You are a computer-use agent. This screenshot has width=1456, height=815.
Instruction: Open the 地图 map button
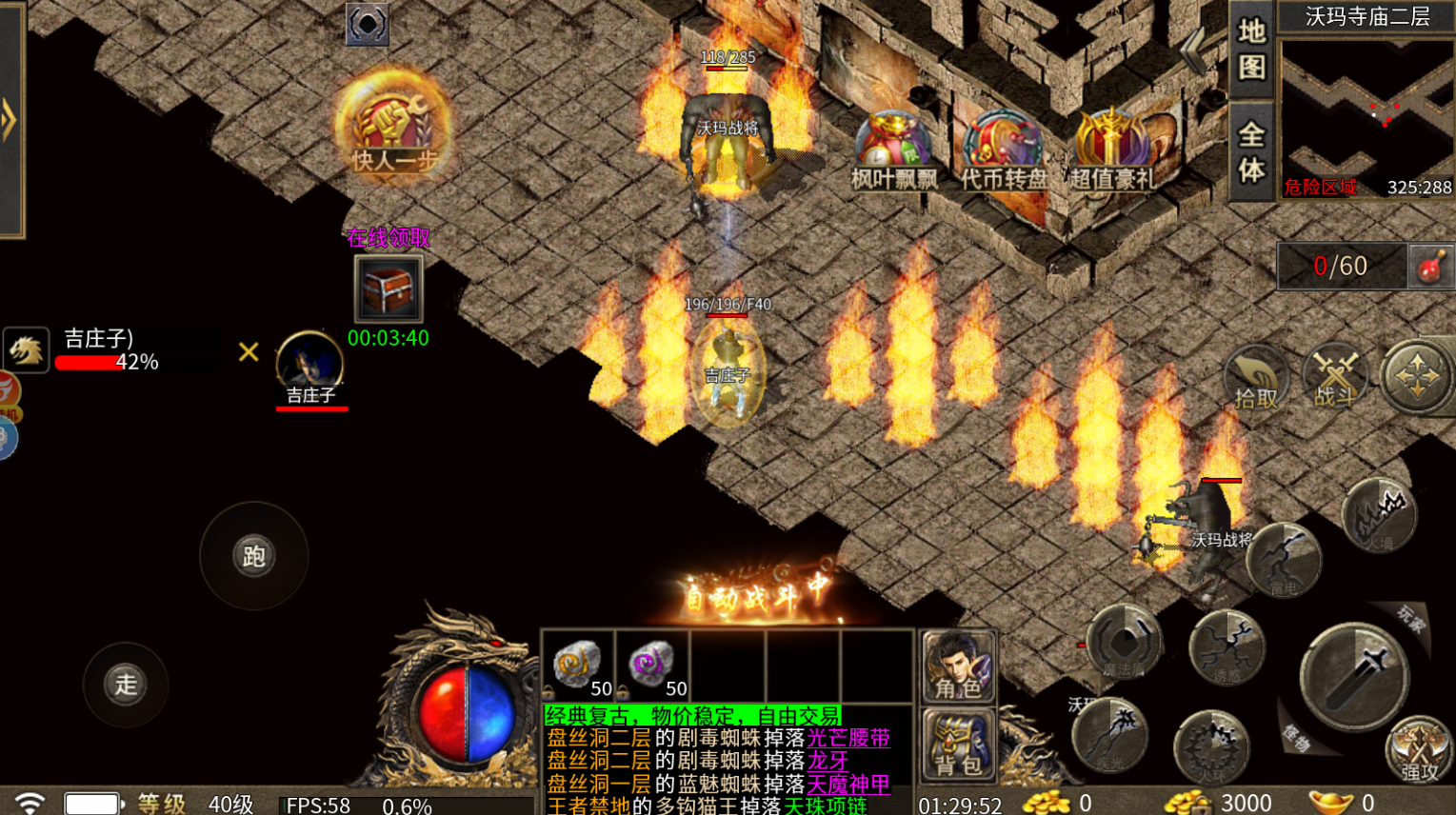click(1251, 50)
